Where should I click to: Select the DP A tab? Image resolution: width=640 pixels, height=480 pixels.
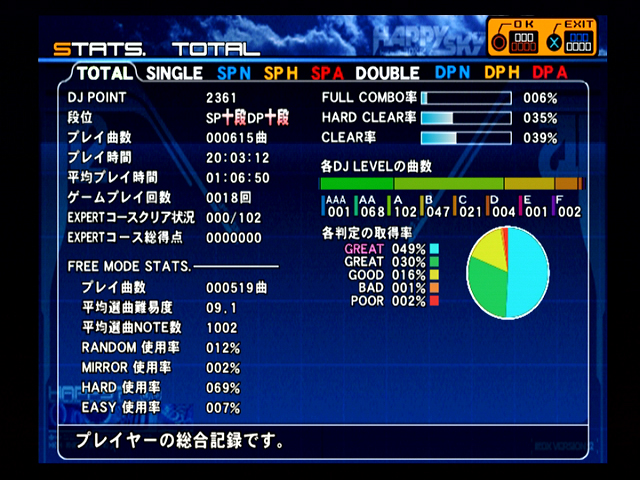[x=549, y=73]
